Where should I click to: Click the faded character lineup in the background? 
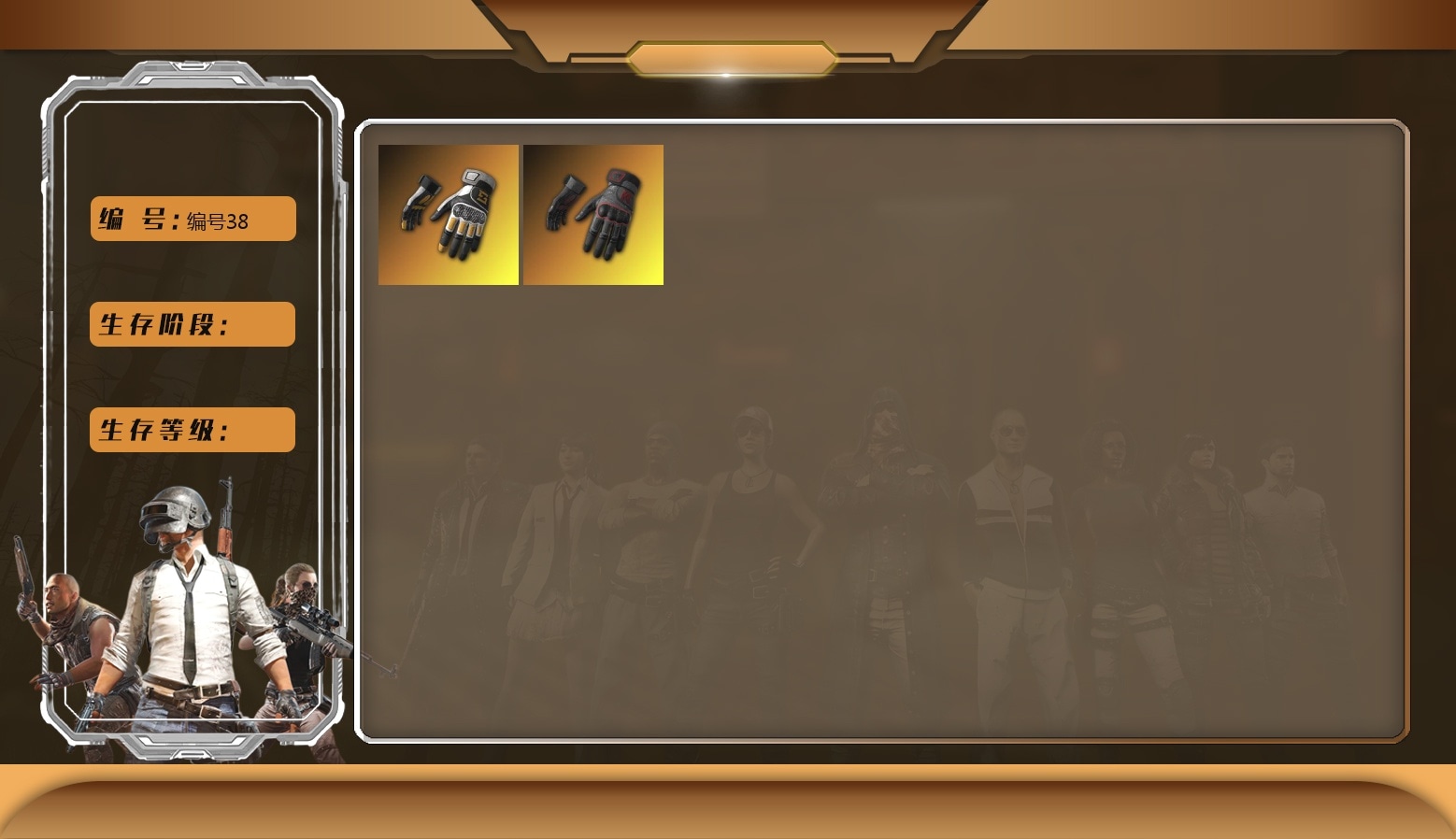pos(888,542)
